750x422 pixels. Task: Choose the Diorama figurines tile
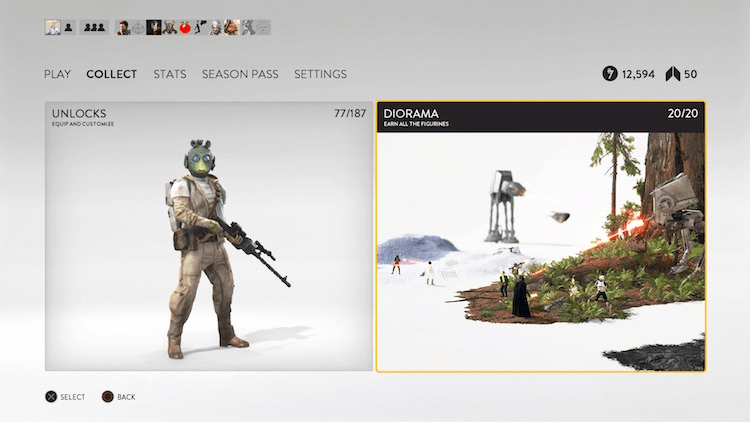[x=540, y=236]
